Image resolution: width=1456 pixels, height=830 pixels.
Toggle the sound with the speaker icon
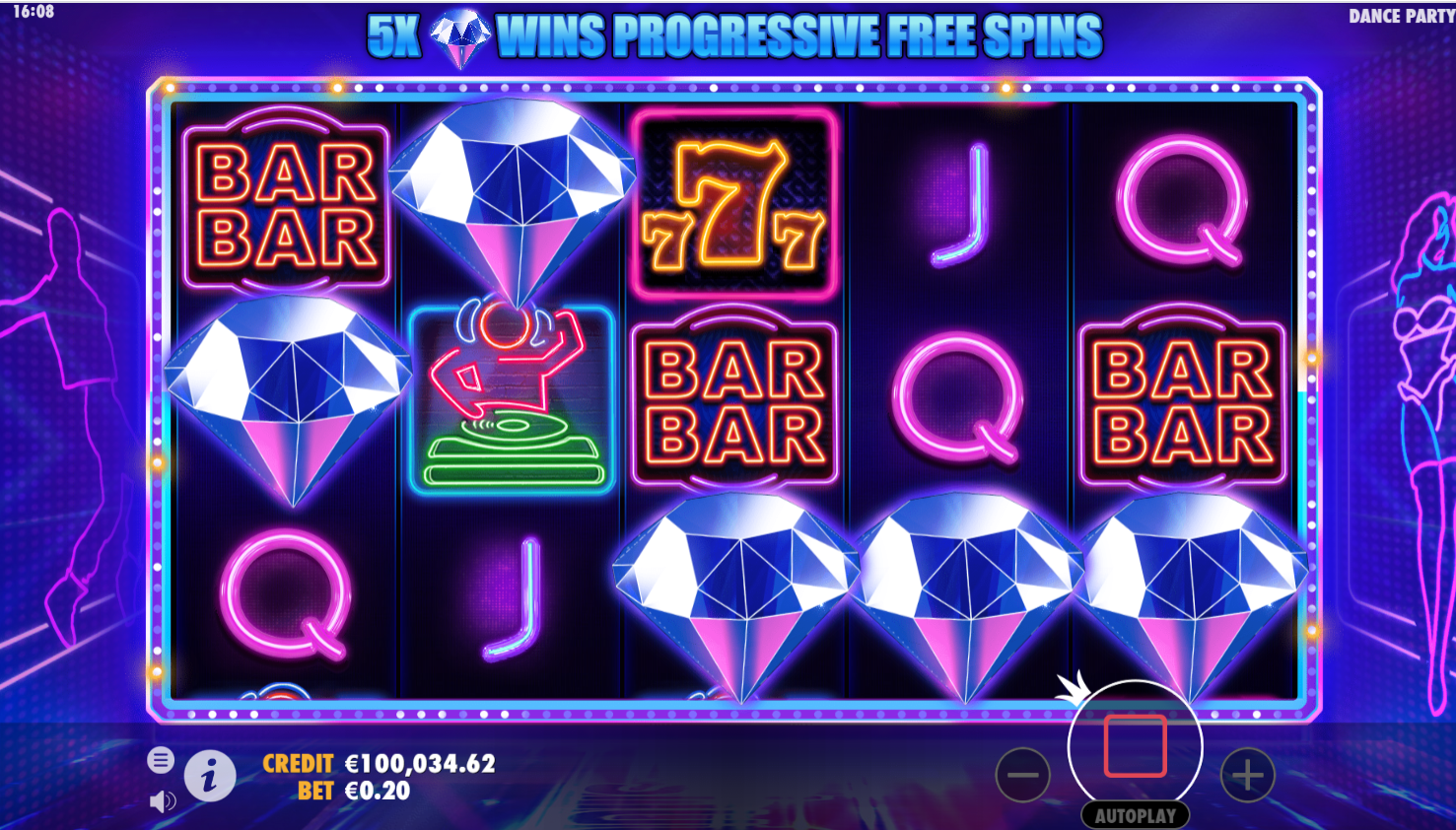pyautogui.click(x=164, y=800)
